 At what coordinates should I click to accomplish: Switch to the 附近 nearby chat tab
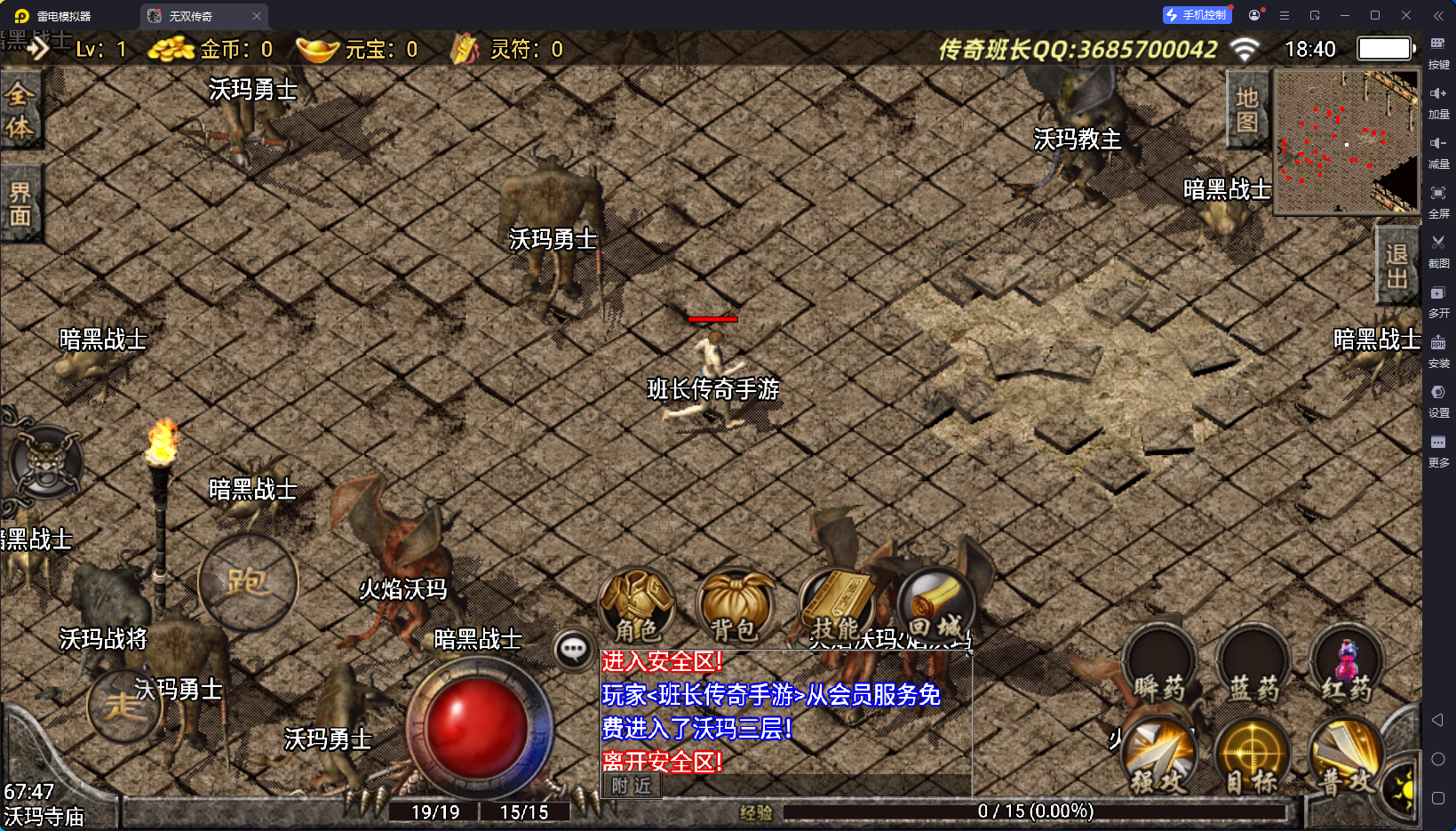[632, 786]
